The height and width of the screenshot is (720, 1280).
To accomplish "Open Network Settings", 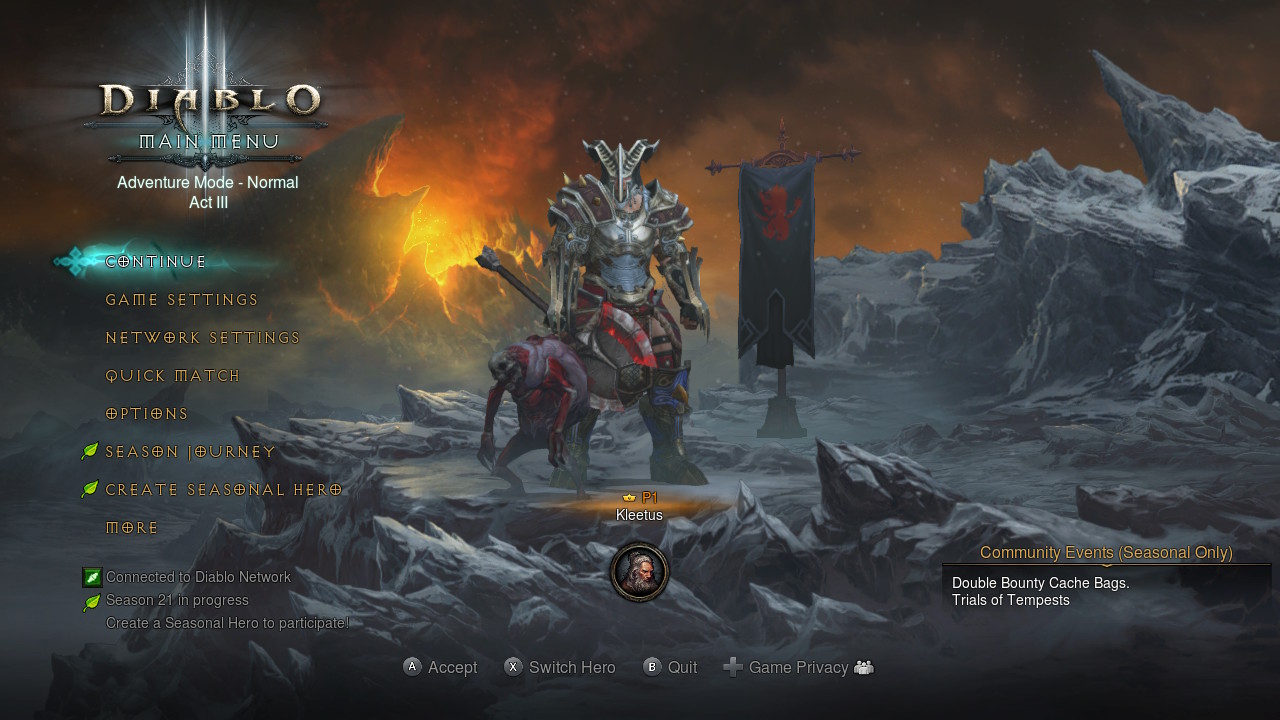I will click(x=203, y=338).
